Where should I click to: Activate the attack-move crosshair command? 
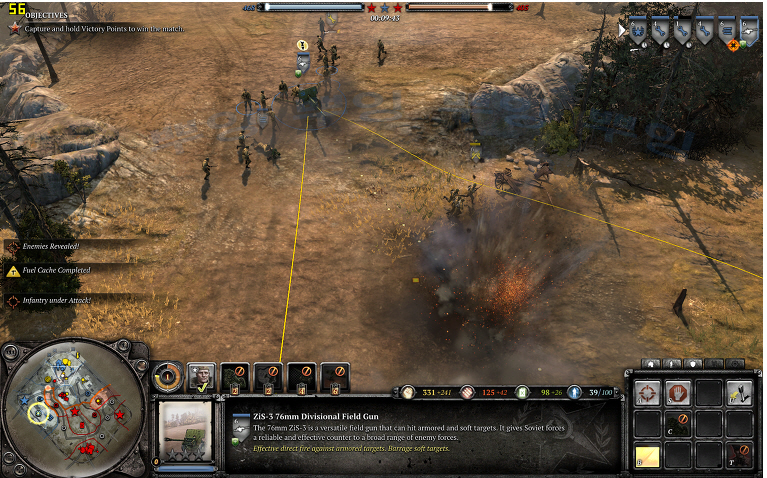pos(646,393)
